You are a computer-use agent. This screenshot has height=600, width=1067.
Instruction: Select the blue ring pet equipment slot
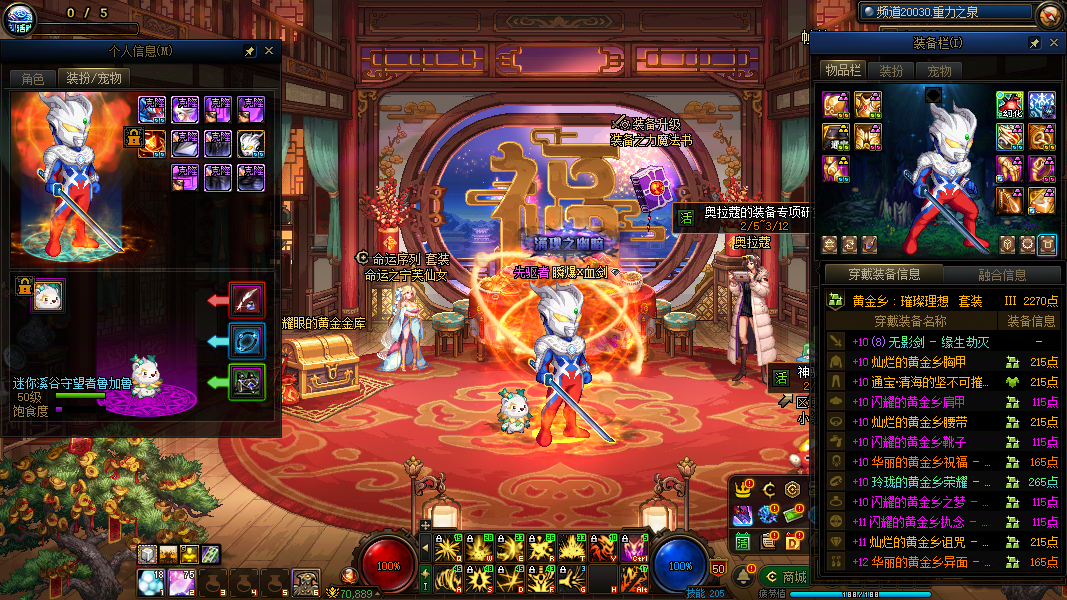pos(246,340)
